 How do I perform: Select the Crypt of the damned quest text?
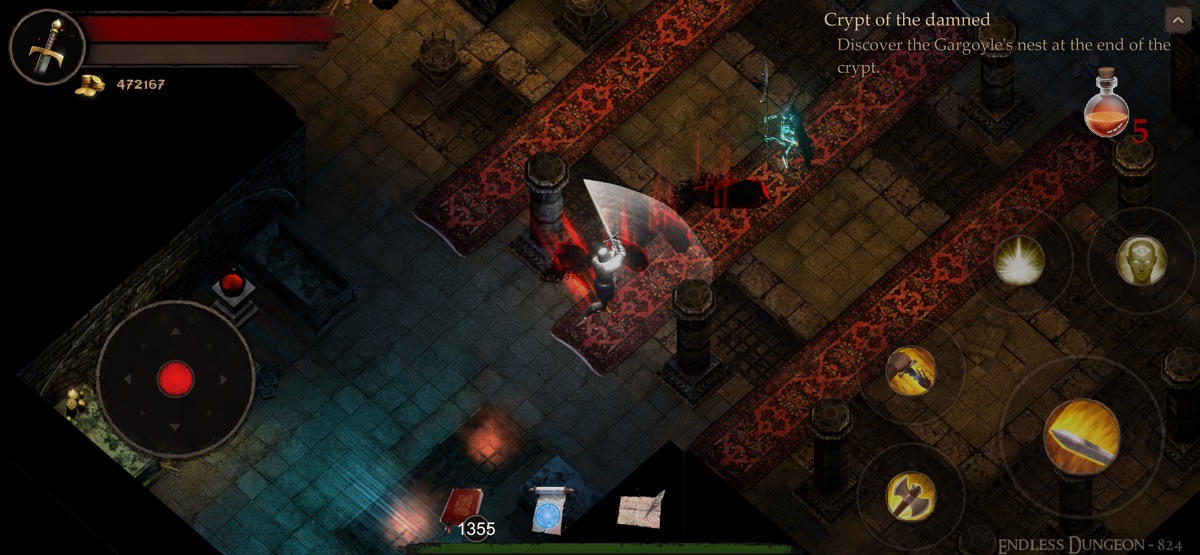[906, 20]
